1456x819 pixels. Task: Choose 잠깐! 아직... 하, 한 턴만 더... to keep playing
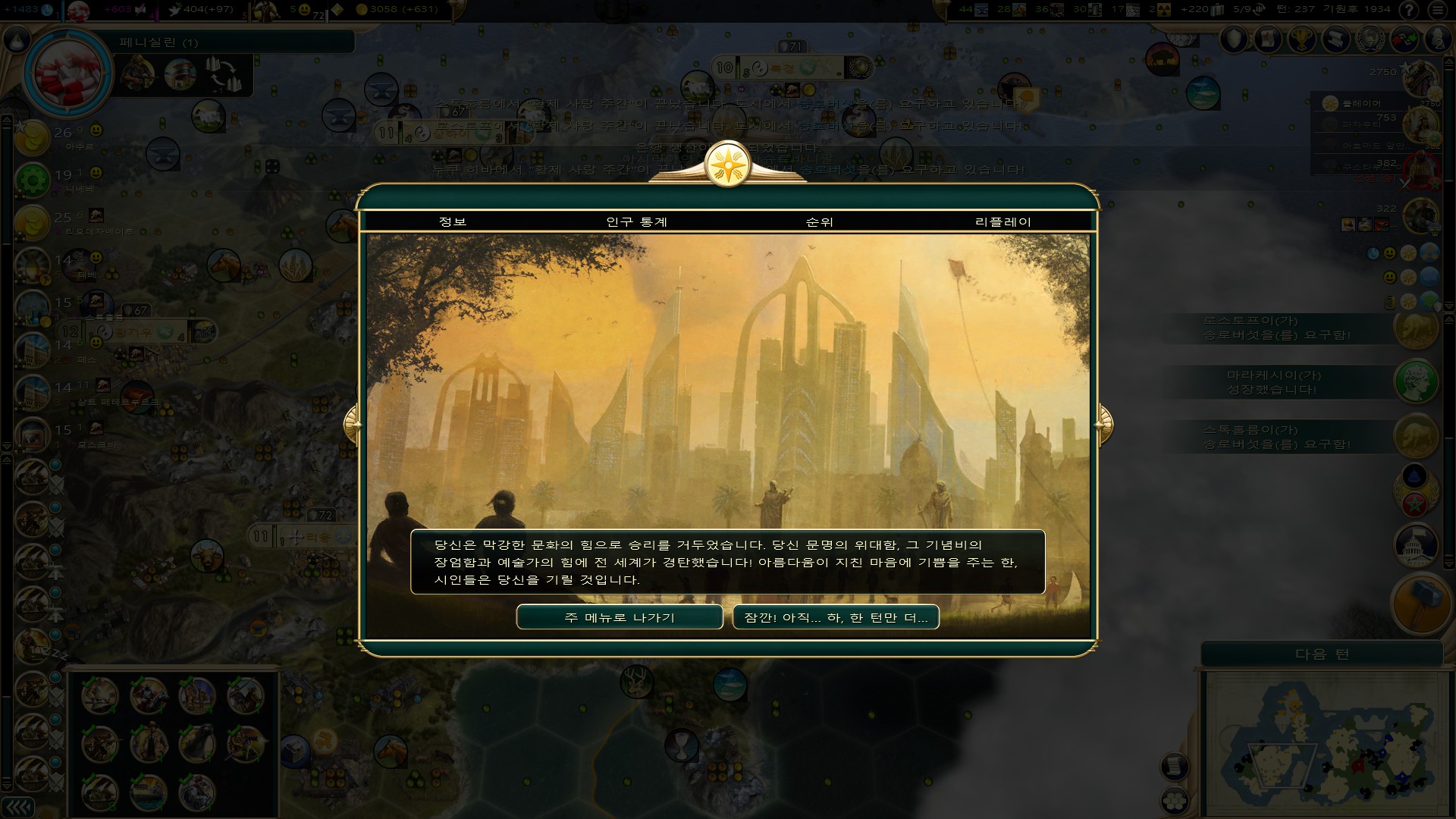coord(836,617)
